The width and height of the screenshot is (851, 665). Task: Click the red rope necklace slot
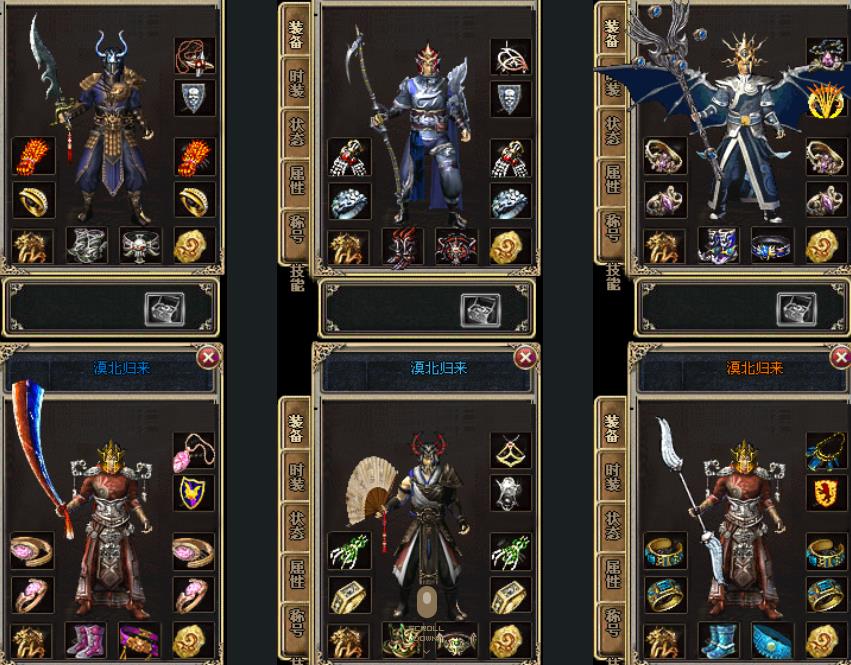pyautogui.click(x=194, y=58)
